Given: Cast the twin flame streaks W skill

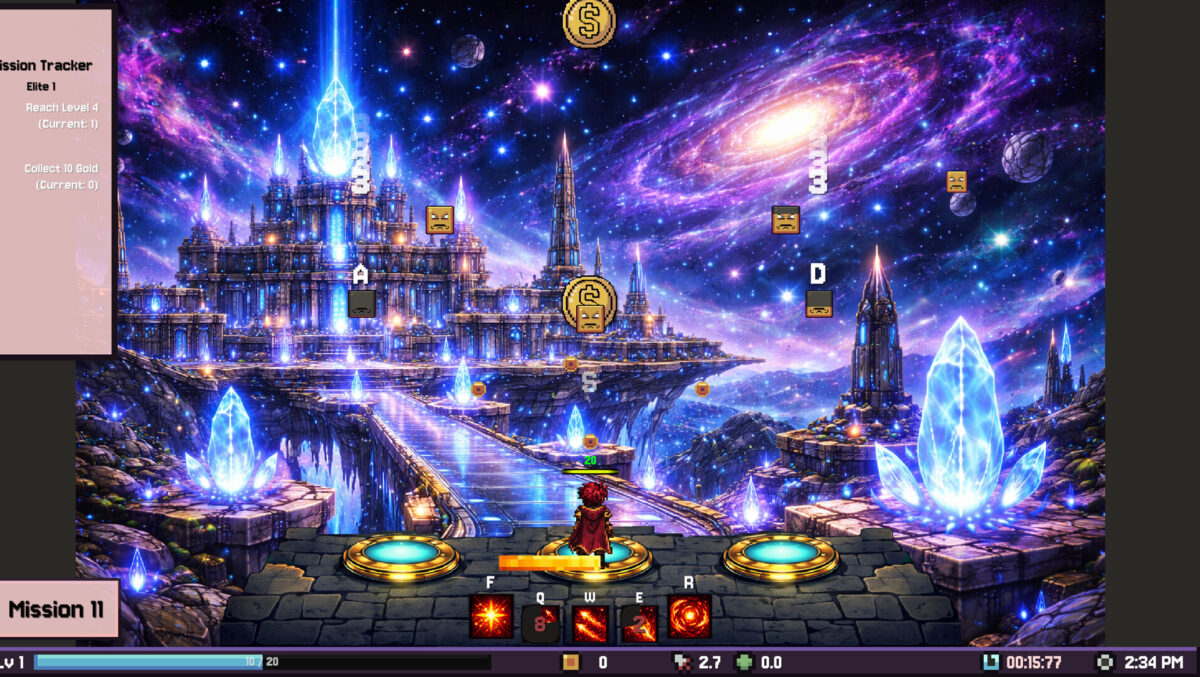Looking at the screenshot, I should click(590, 624).
